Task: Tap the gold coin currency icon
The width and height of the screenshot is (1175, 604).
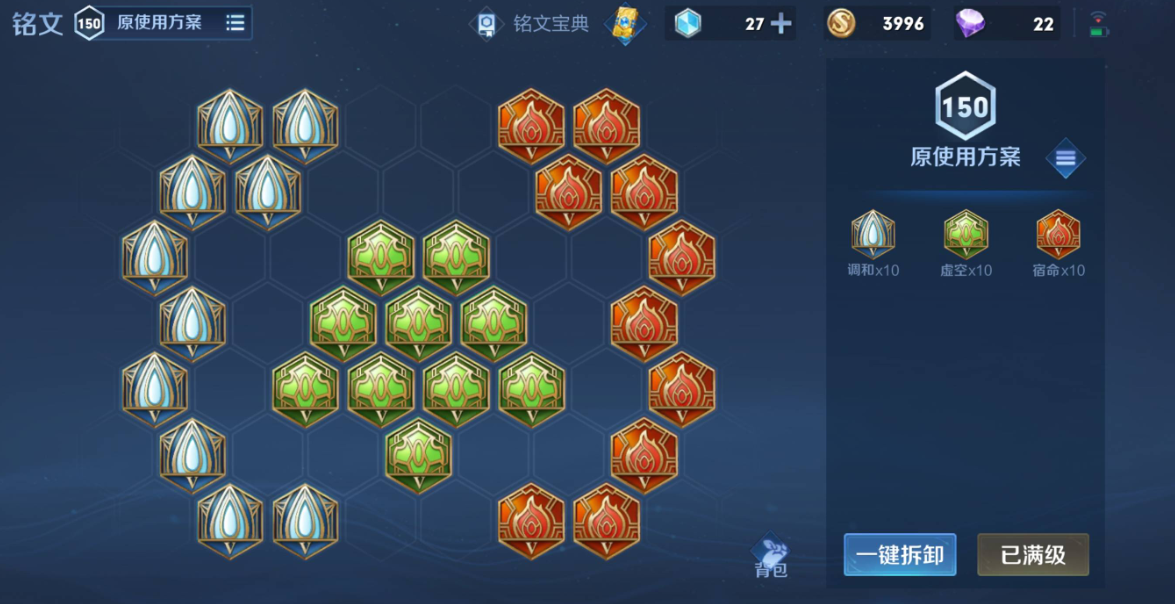Action: (841, 23)
